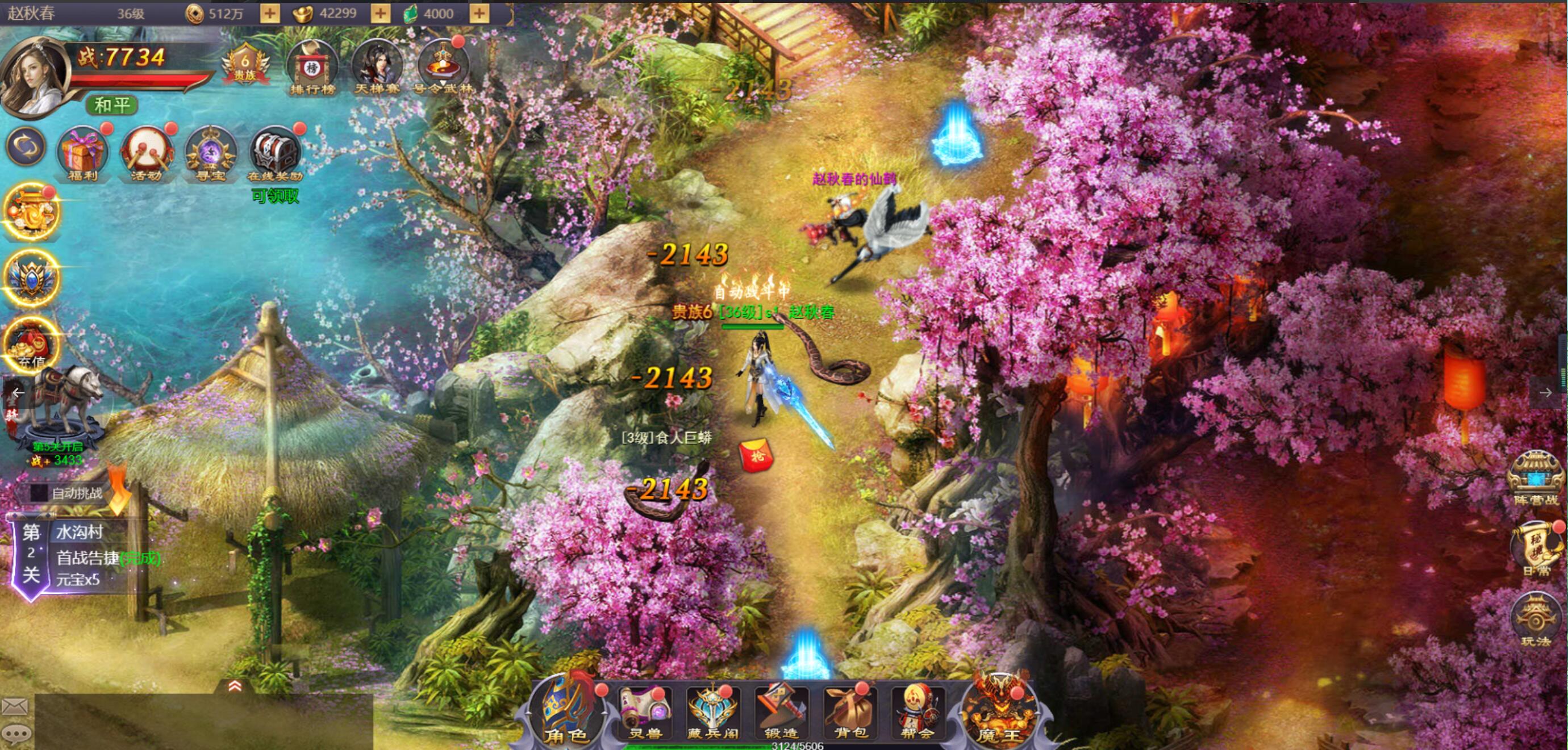Tick the 自动挑战 auto-challenge checkbox
Viewport: 1568px width, 750px height.
coord(39,493)
